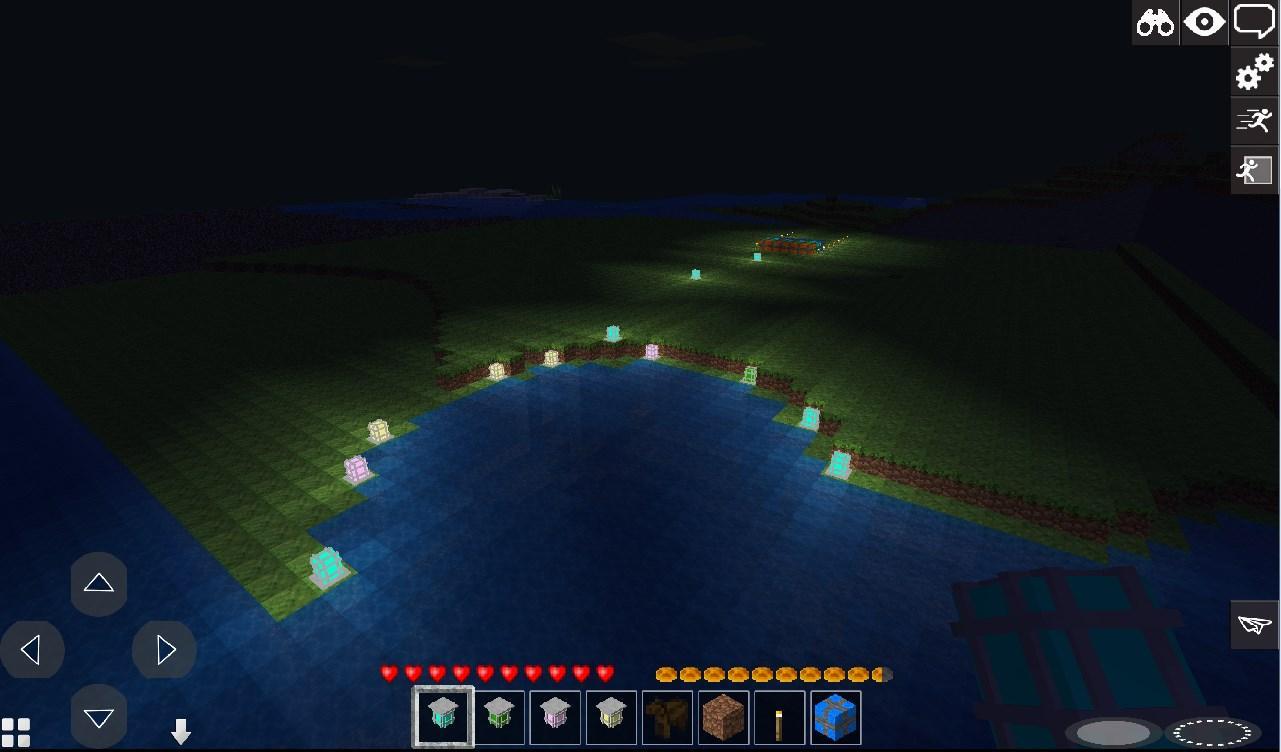This screenshot has width=1281, height=752.
Task: Select the blue block hotbar slot
Action: 835,717
